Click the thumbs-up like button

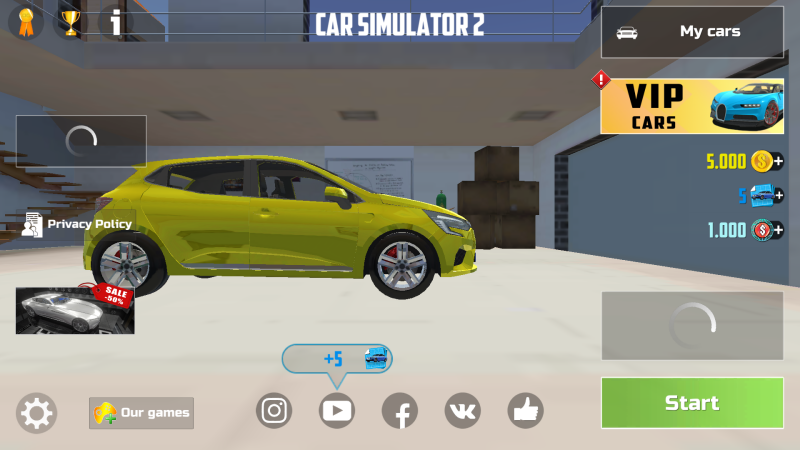pos(525,409)
